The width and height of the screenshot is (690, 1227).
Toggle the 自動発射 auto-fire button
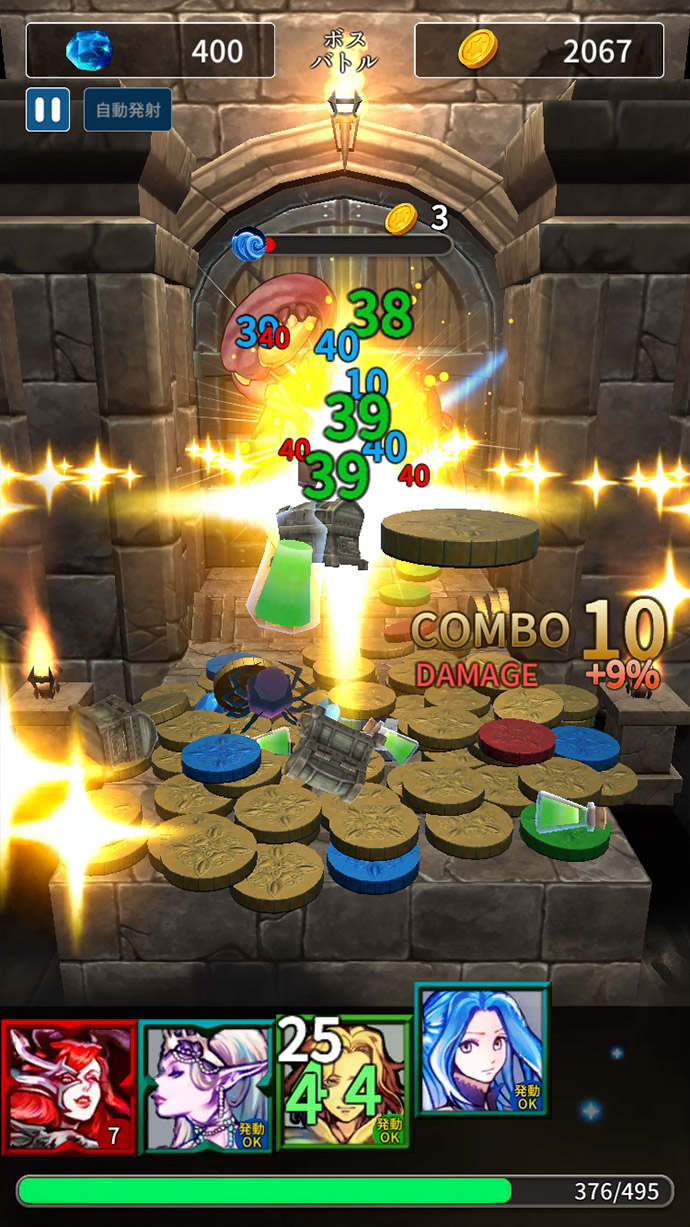point(127,109)
